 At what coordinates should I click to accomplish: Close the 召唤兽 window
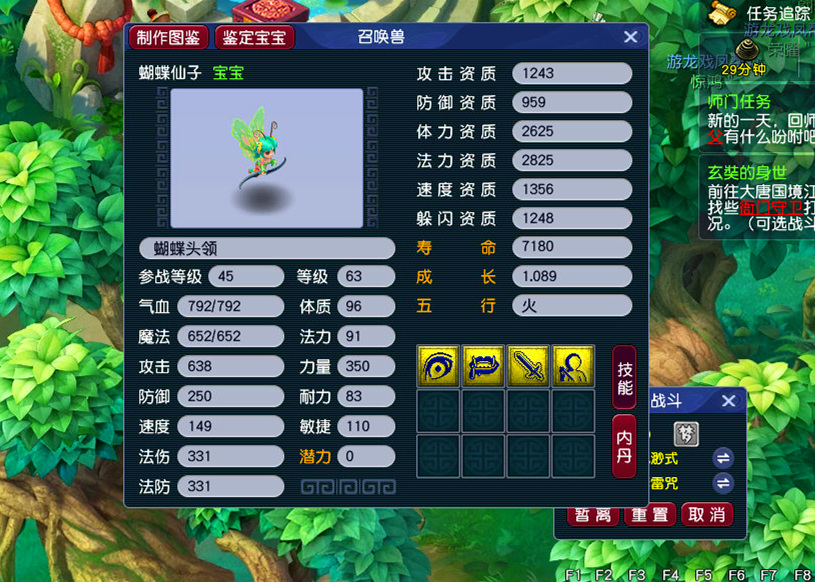(630, 37)
